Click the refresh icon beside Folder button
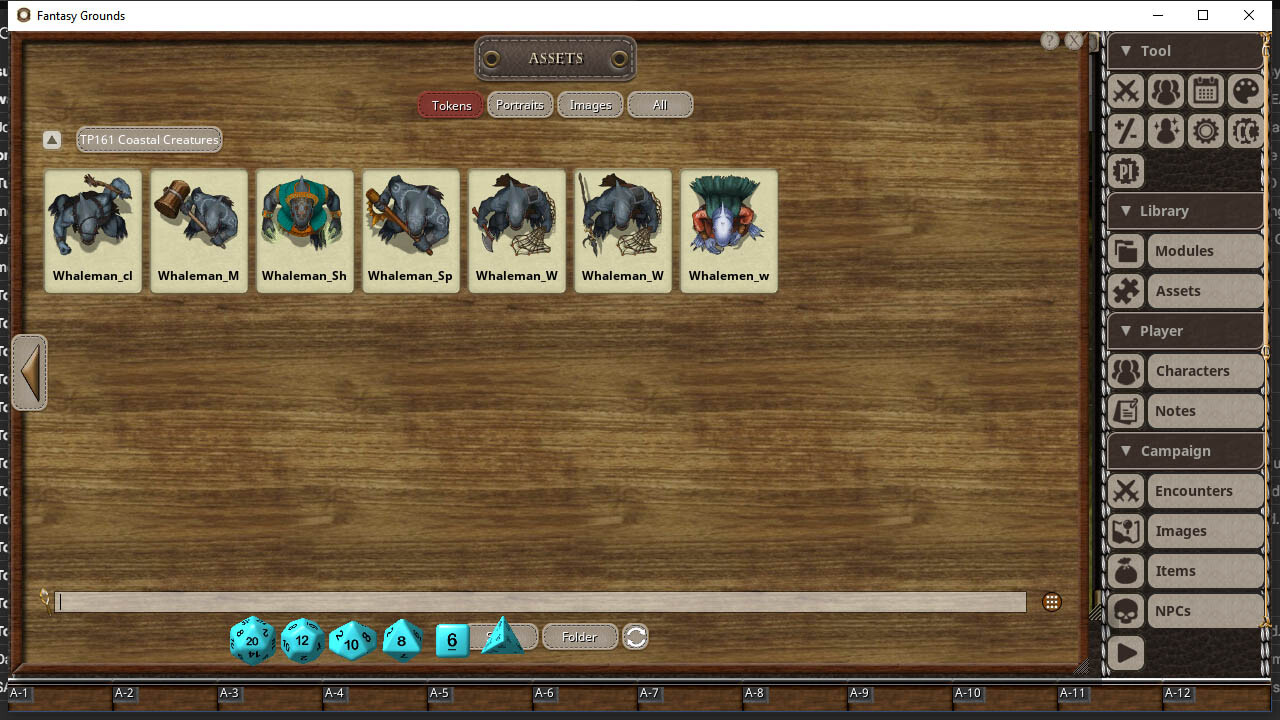1280x720 pixels. point(635,636)
